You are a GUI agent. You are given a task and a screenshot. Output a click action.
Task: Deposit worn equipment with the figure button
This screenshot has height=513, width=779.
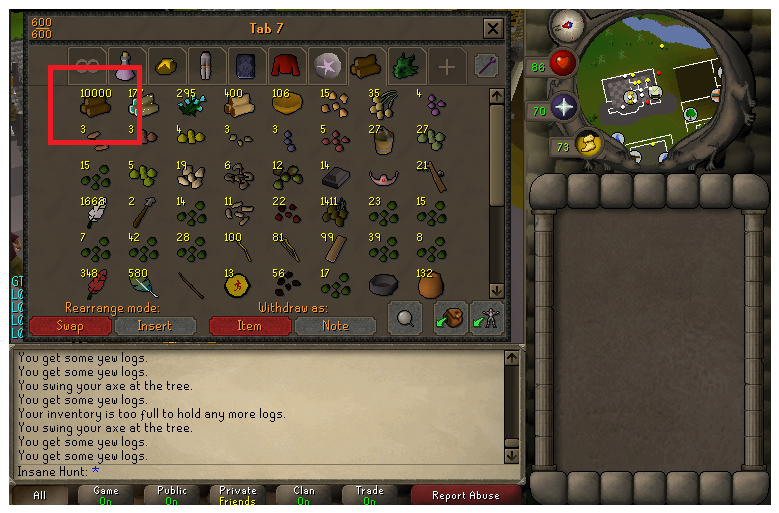[x=487, y=318]
